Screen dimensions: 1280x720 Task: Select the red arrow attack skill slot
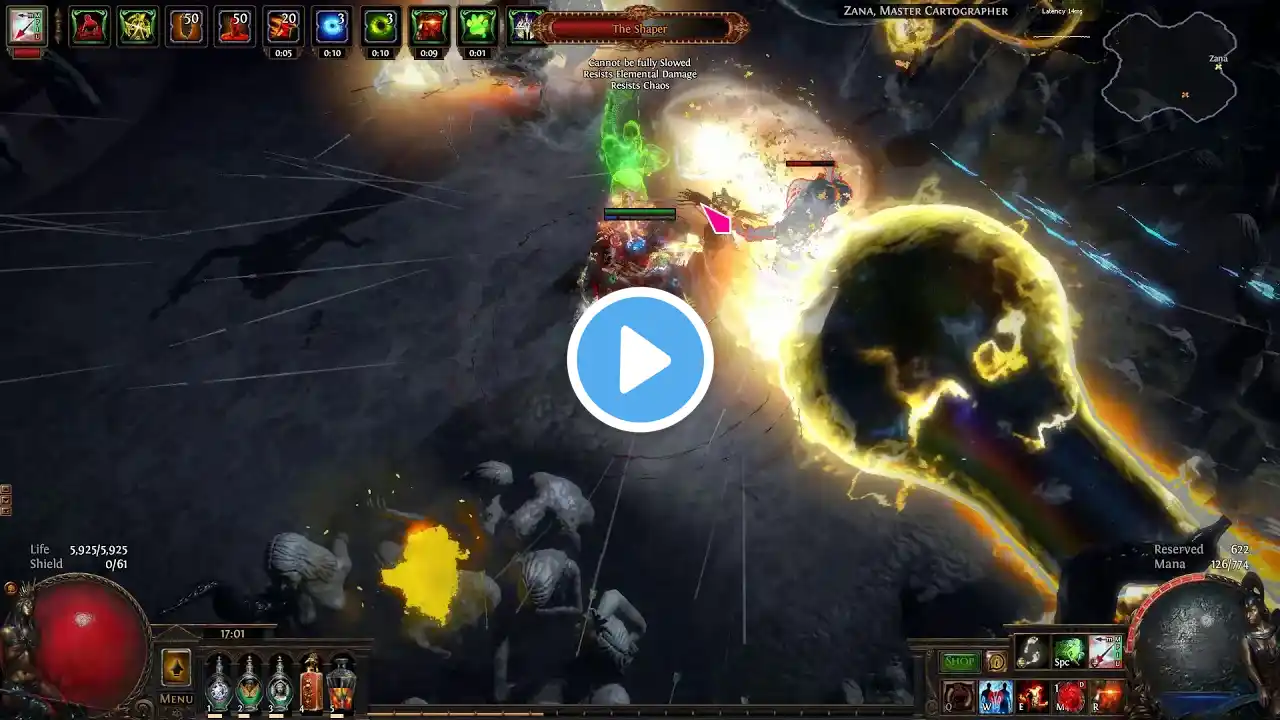click(x=1105, y=652)
